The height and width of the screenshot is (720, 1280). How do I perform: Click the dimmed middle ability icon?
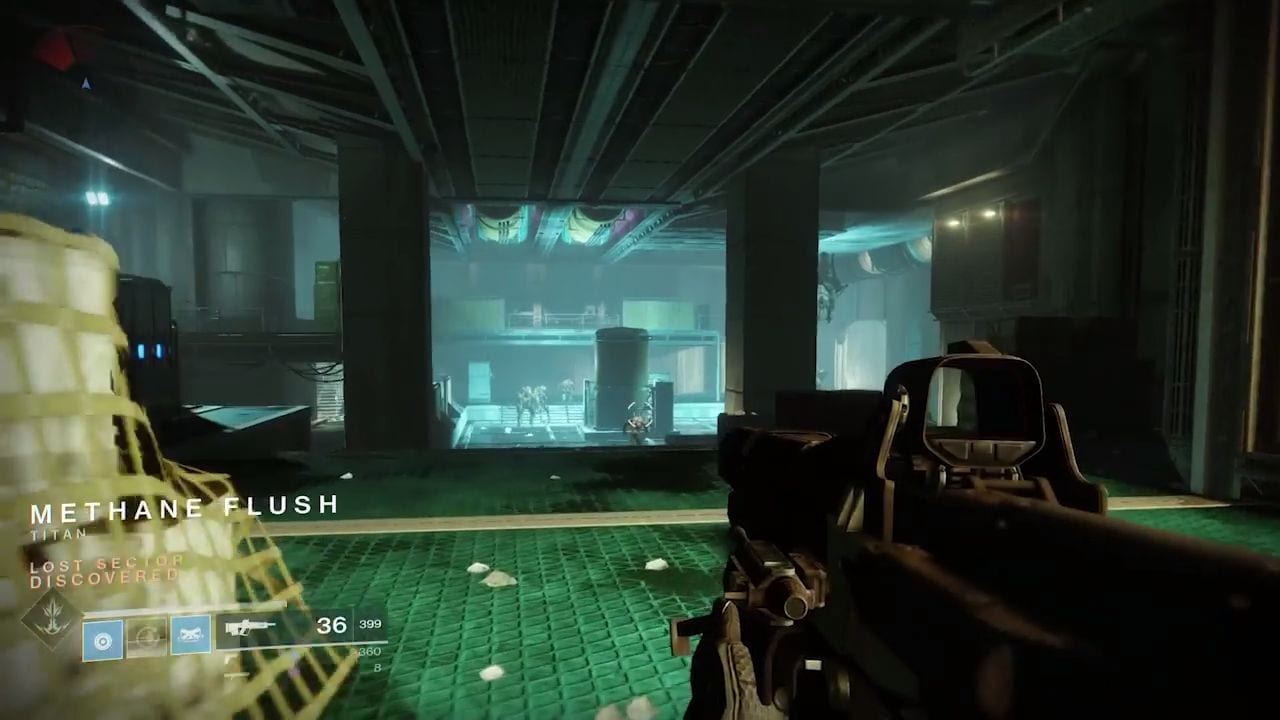(146, 637)
